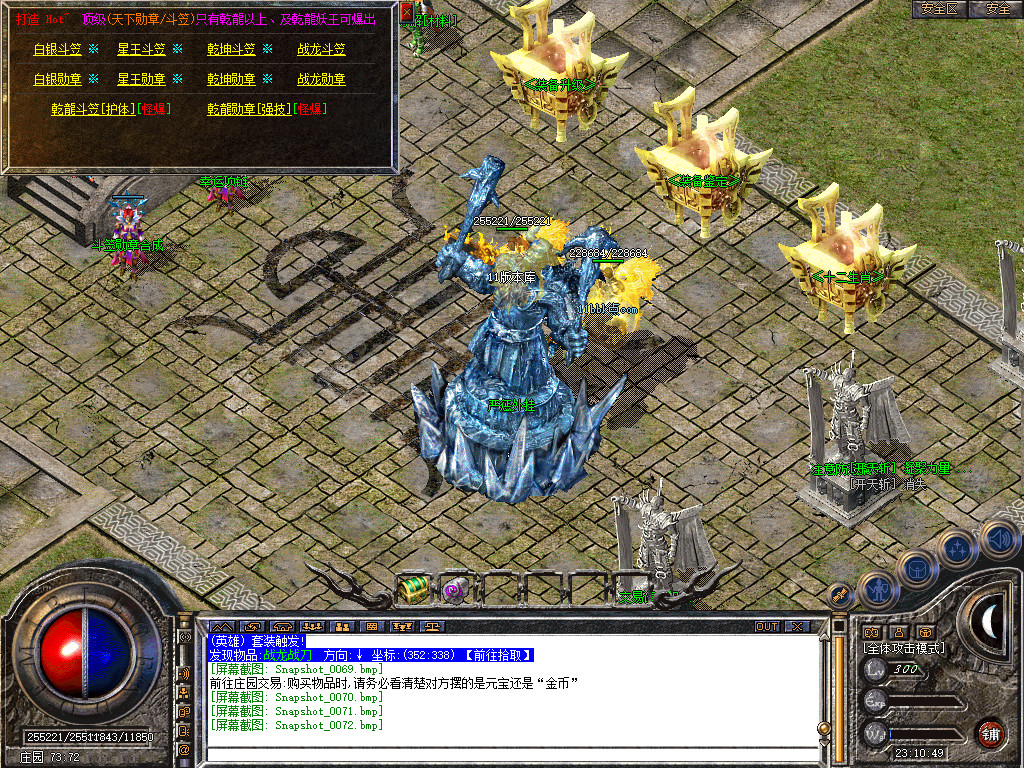Select the 白银斗笠 forging link
Image resolution: width=1024 pixels, height=768 pixels.
click(x=58, y=49)
